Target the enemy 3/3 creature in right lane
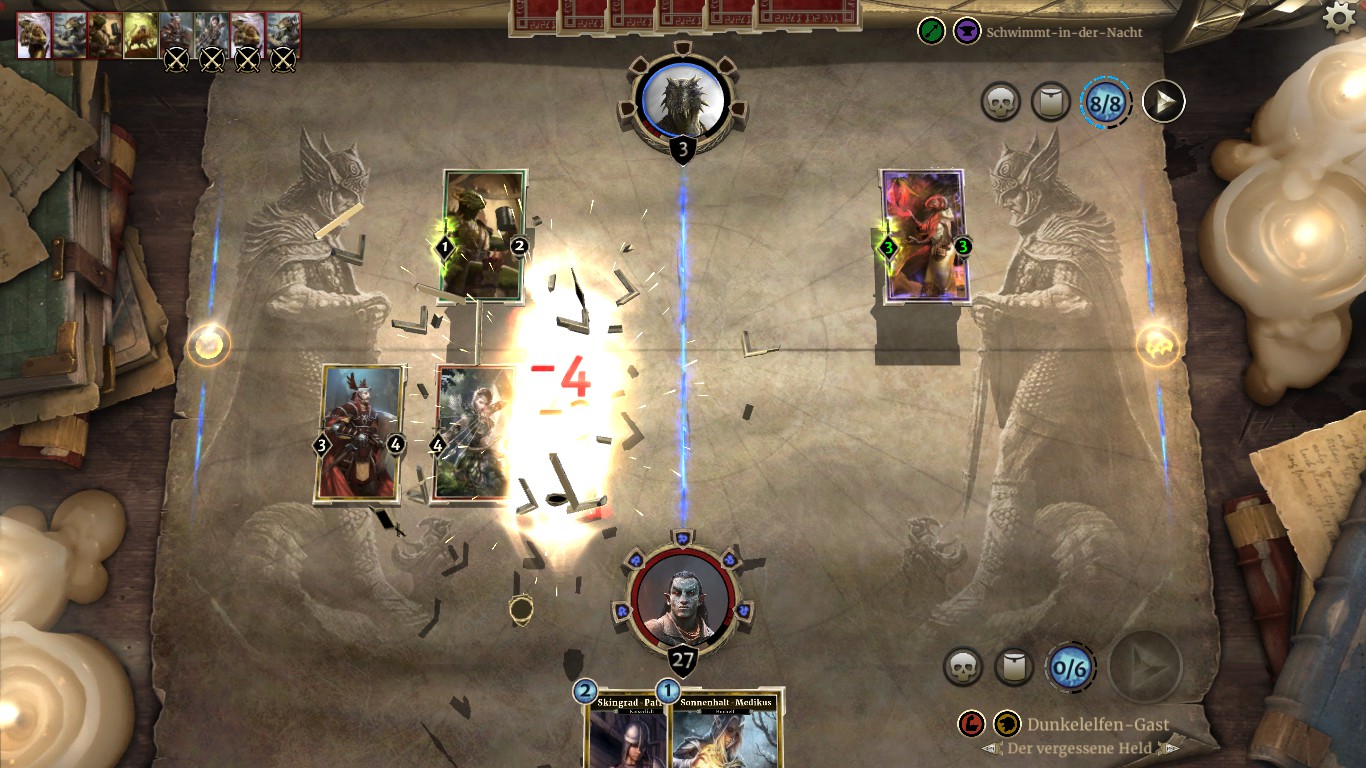 click(x=924, y=236)
